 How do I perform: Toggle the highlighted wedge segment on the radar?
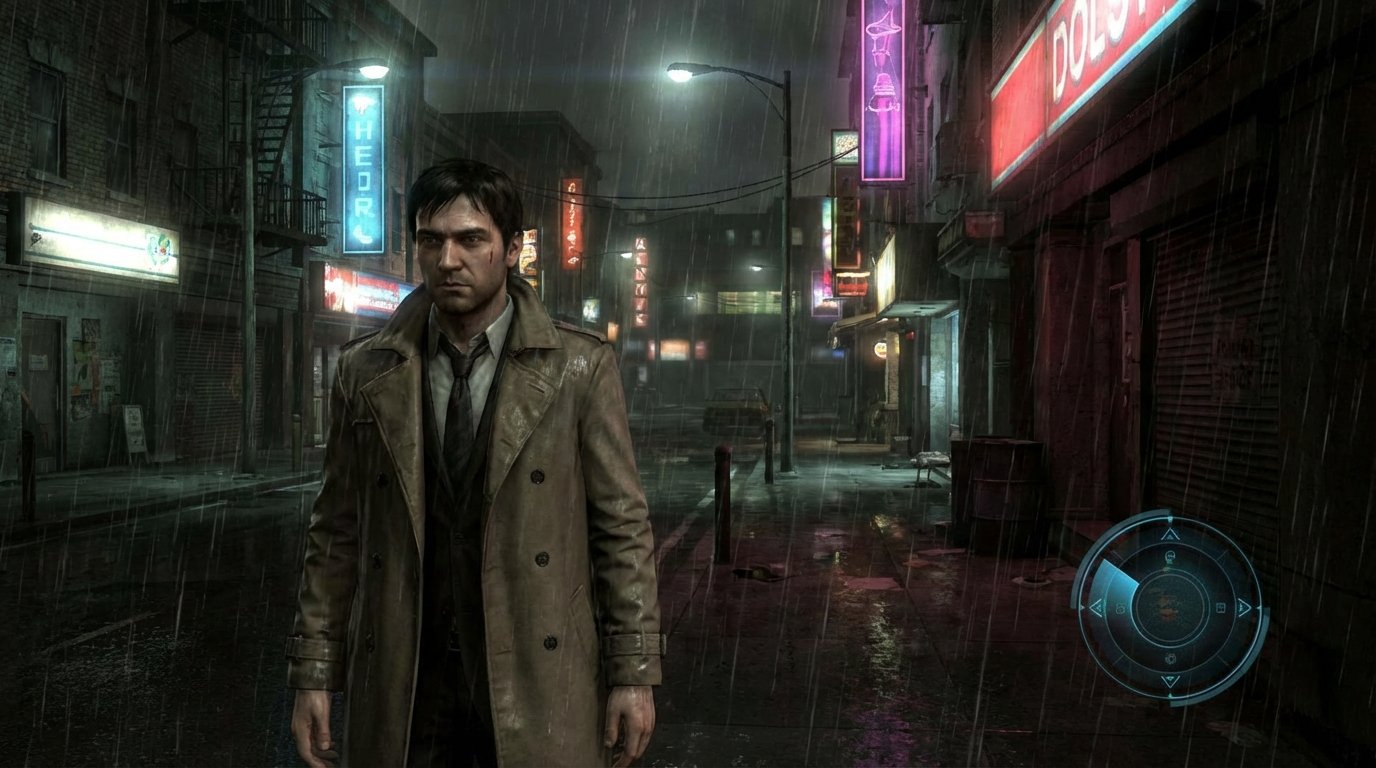pyautogui.click(x=1117, y=580)
